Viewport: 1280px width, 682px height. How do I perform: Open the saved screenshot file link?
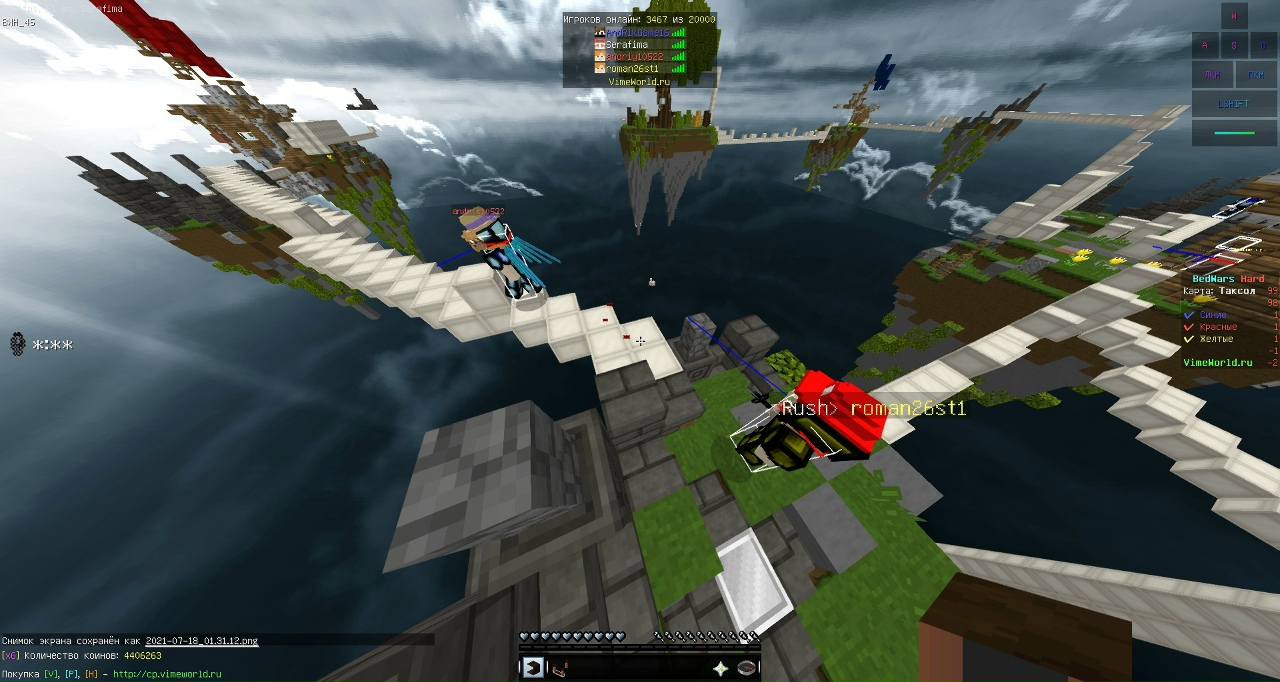[x=202, y=641]
